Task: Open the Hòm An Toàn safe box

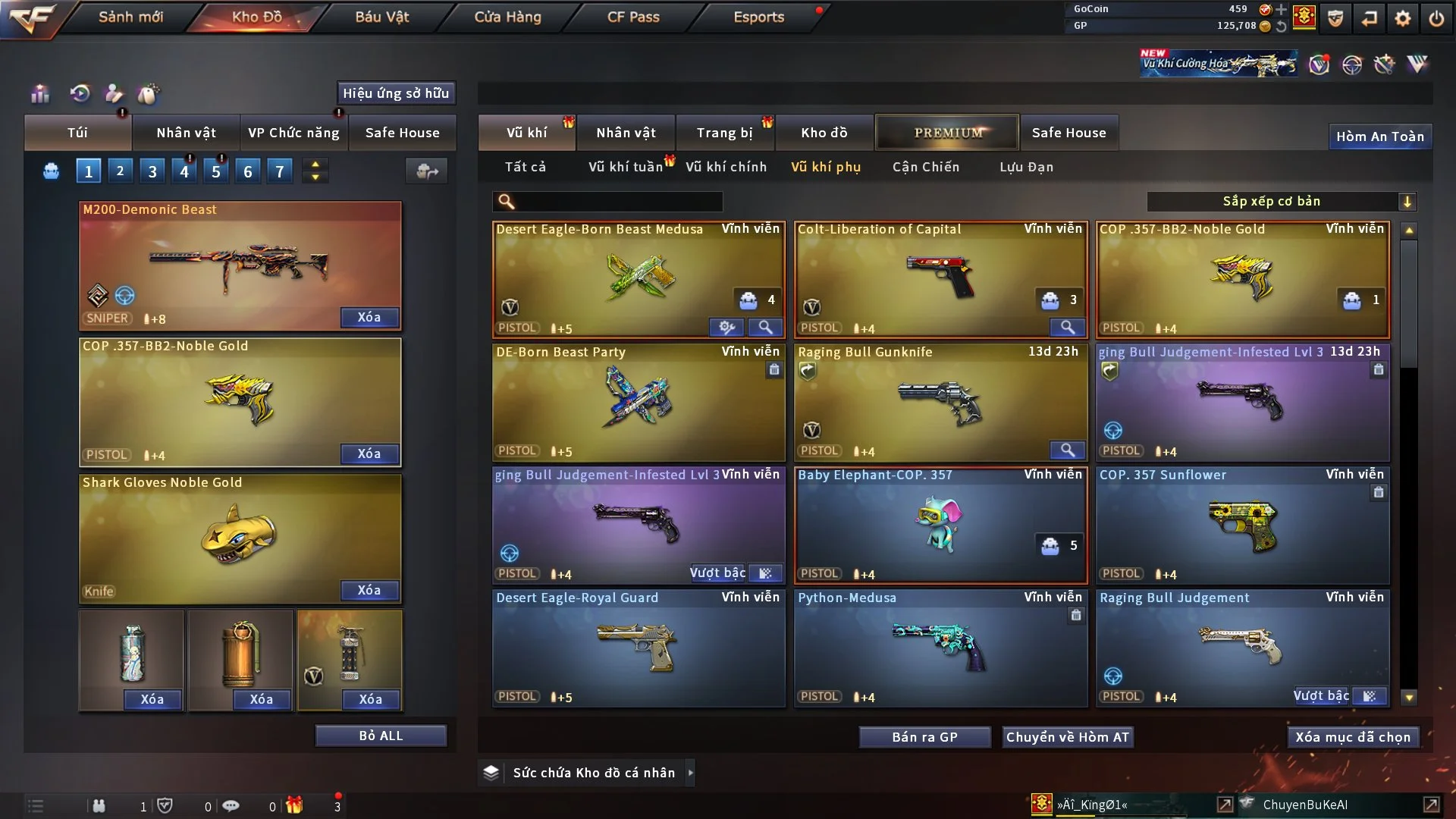Action: point(1379,136)
